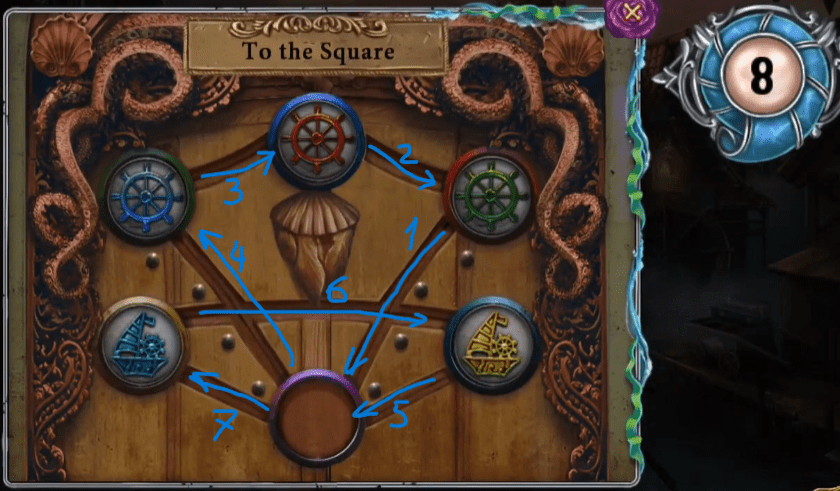Choose the yellow sailing ship token
Viewport: 840px width, 491px height.
coord(492,340)
